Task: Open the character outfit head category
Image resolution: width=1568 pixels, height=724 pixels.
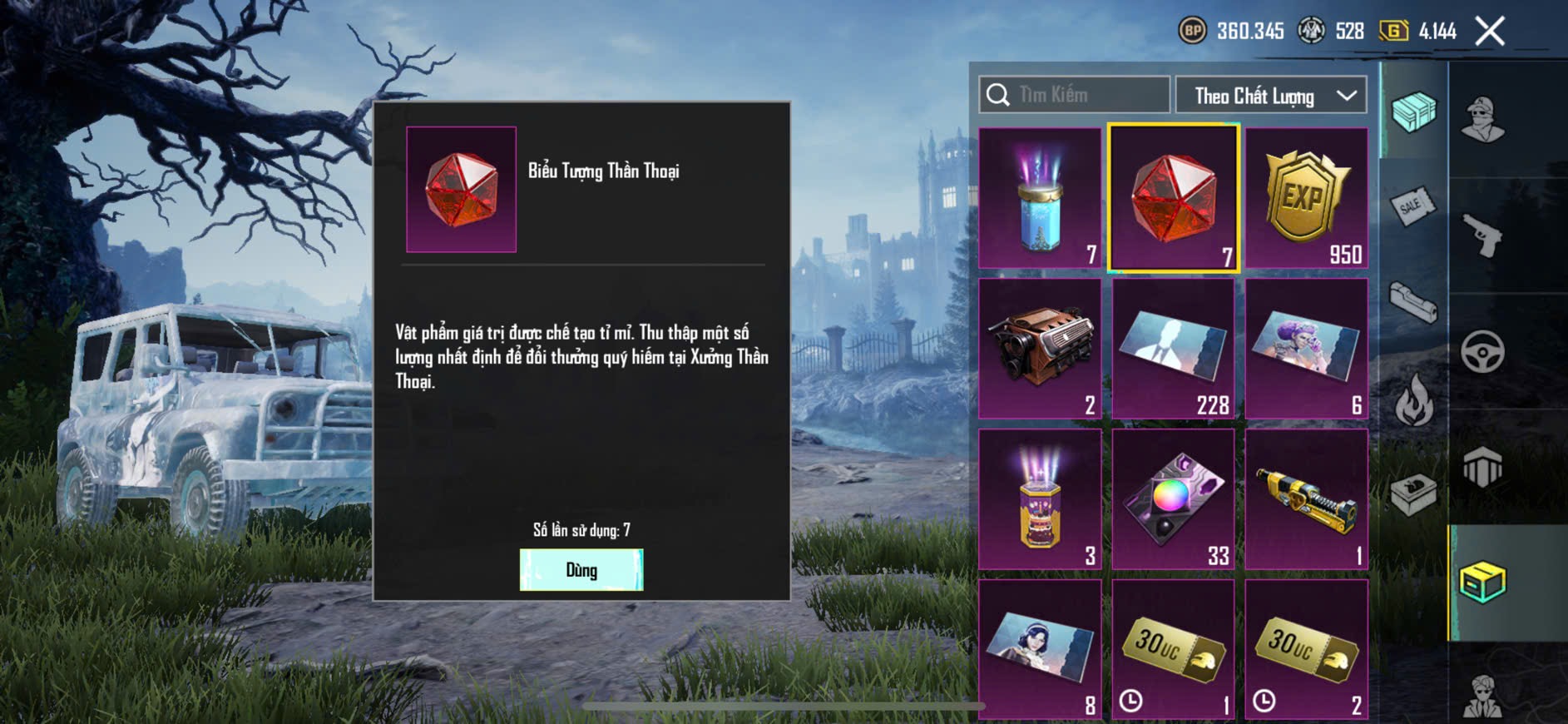Action: [x=1483, y=119]
